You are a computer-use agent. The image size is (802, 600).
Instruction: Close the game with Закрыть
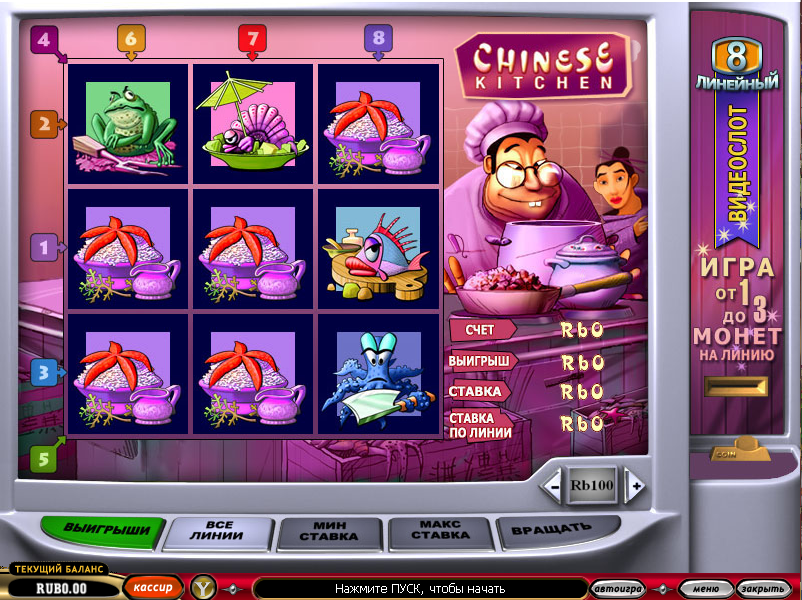(763, 587)
